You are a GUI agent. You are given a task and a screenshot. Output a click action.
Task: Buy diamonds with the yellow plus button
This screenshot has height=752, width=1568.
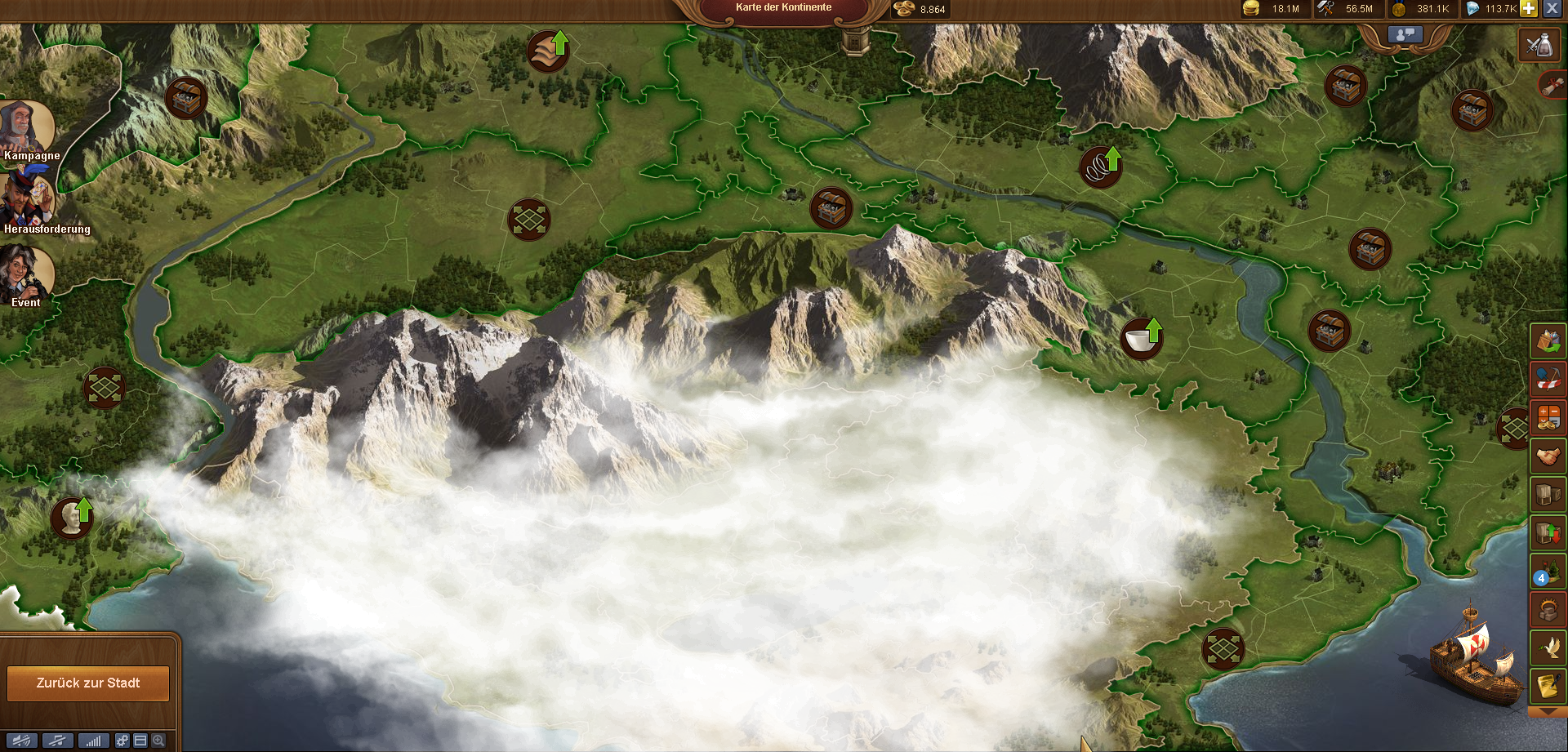[1529, 9]
